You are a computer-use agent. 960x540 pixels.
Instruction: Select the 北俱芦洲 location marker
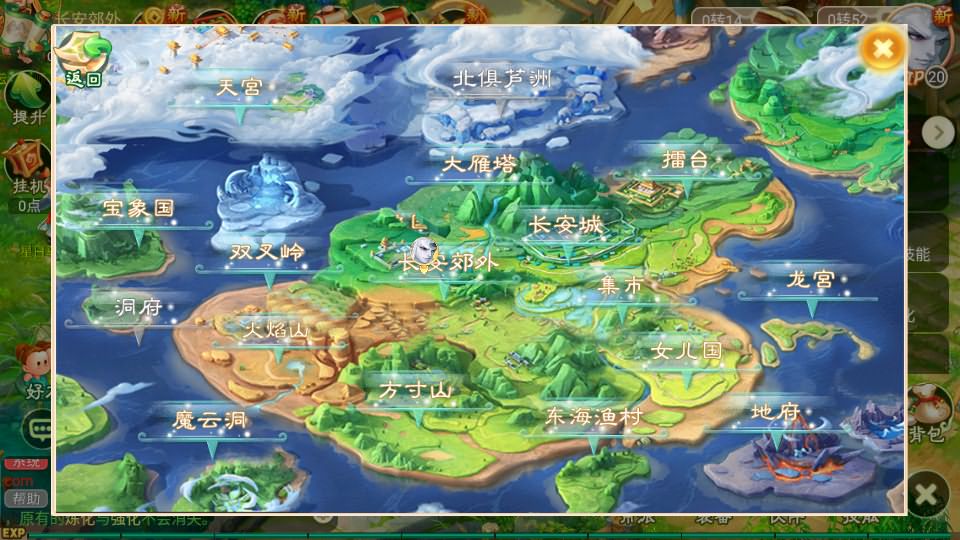coord(502,79)
